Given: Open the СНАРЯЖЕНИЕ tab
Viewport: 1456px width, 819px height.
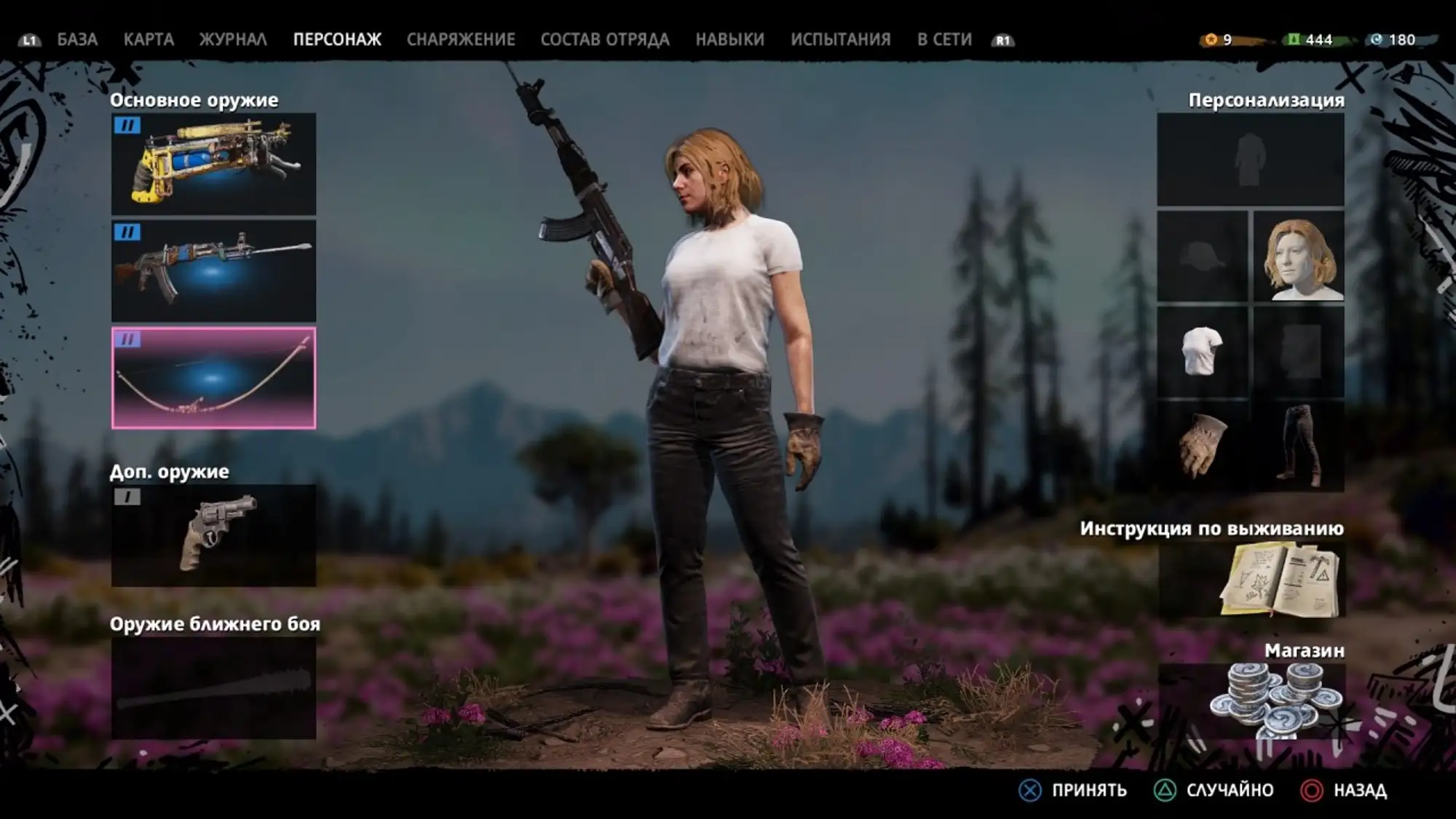Looking at the screenshot, I should pyautogui.click(x=461, y=39).
